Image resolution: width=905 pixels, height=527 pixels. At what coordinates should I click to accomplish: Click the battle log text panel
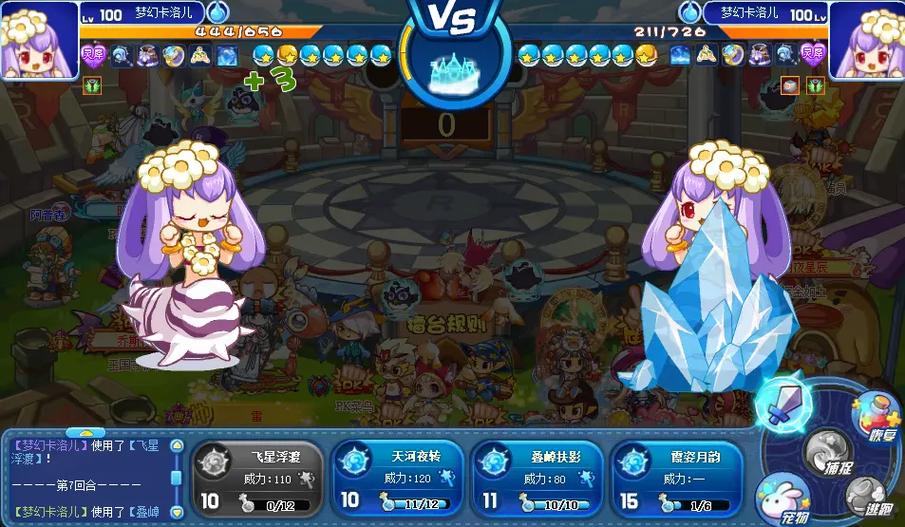[x=86, y=478]
